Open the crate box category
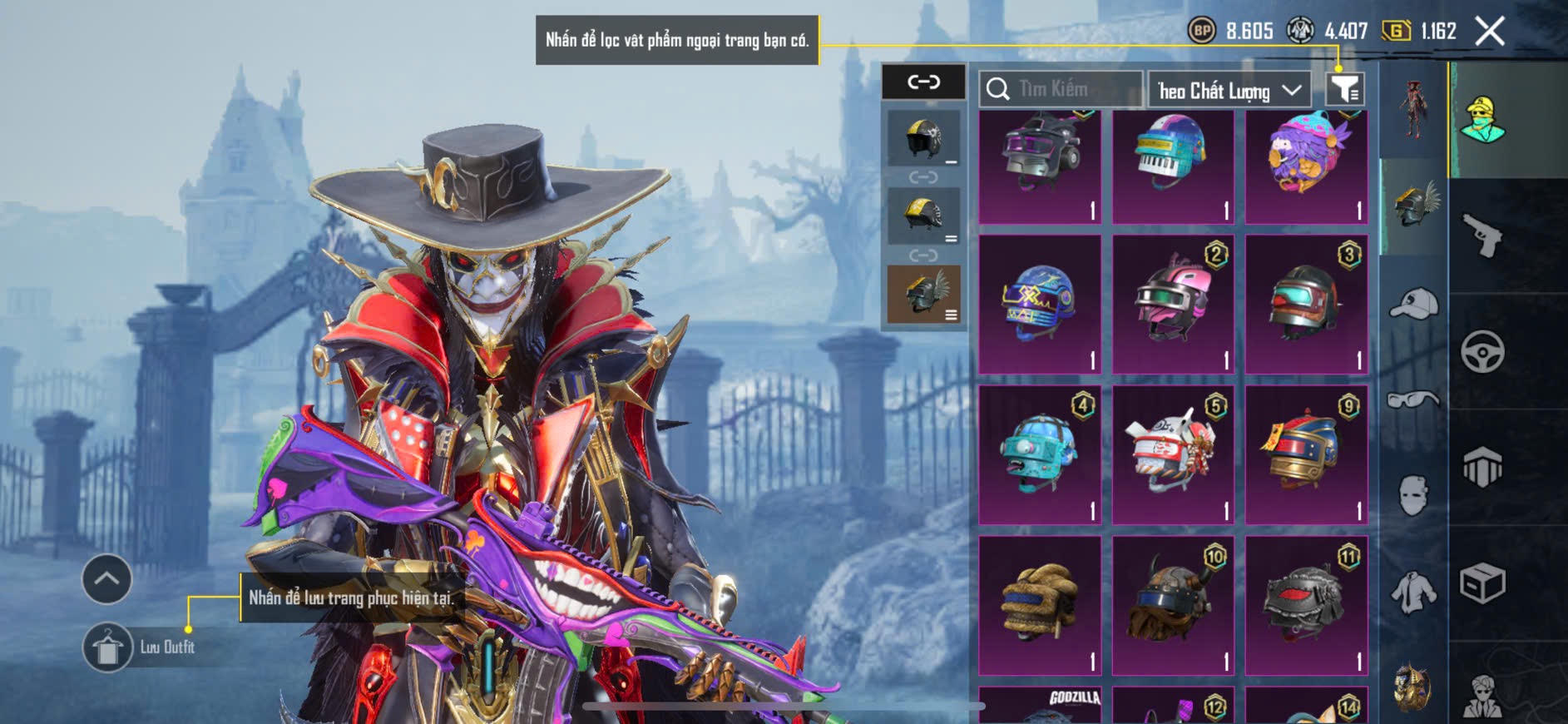 (1482, 583)
